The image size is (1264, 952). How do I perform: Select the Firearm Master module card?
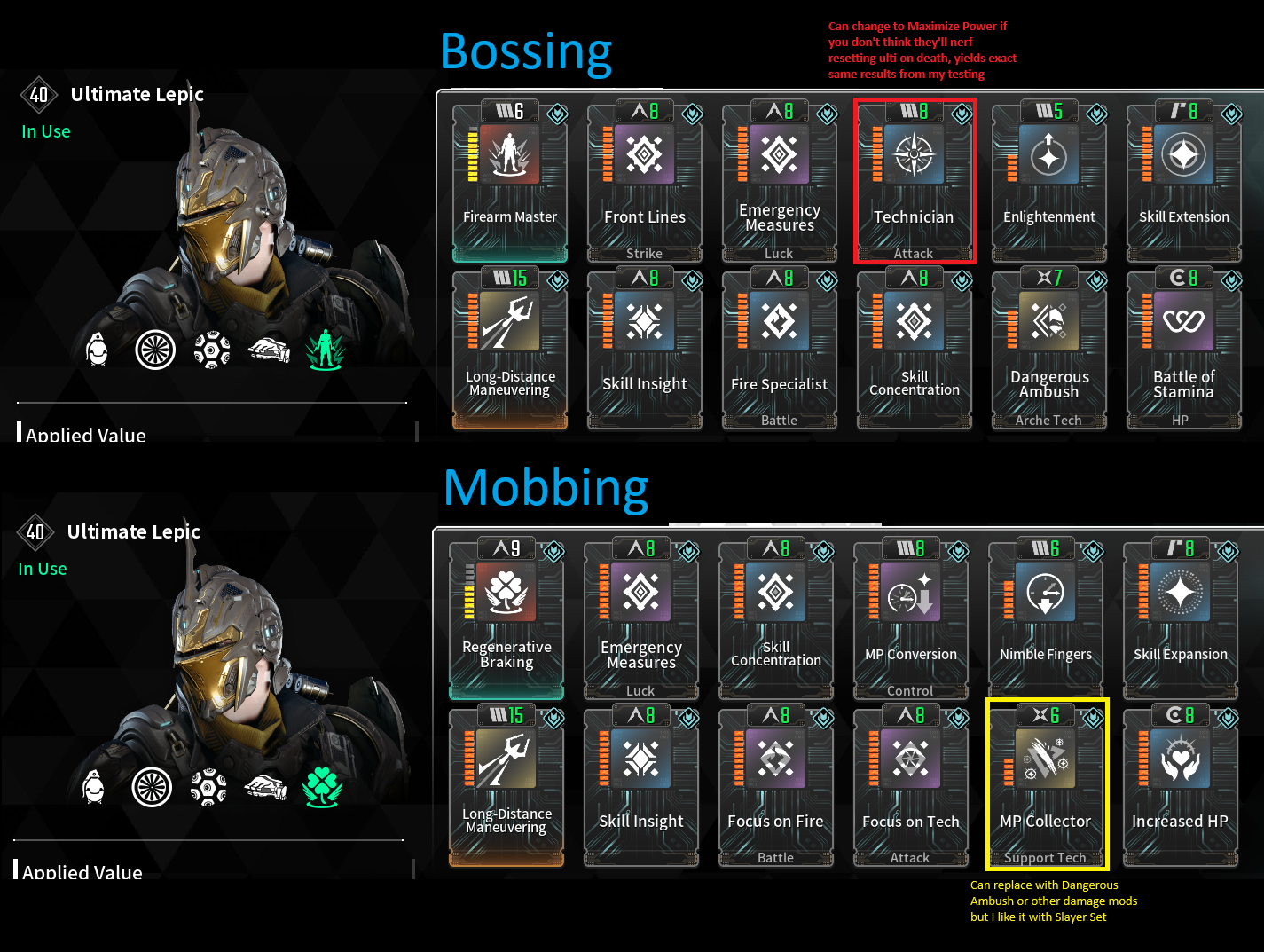(510, 182)
